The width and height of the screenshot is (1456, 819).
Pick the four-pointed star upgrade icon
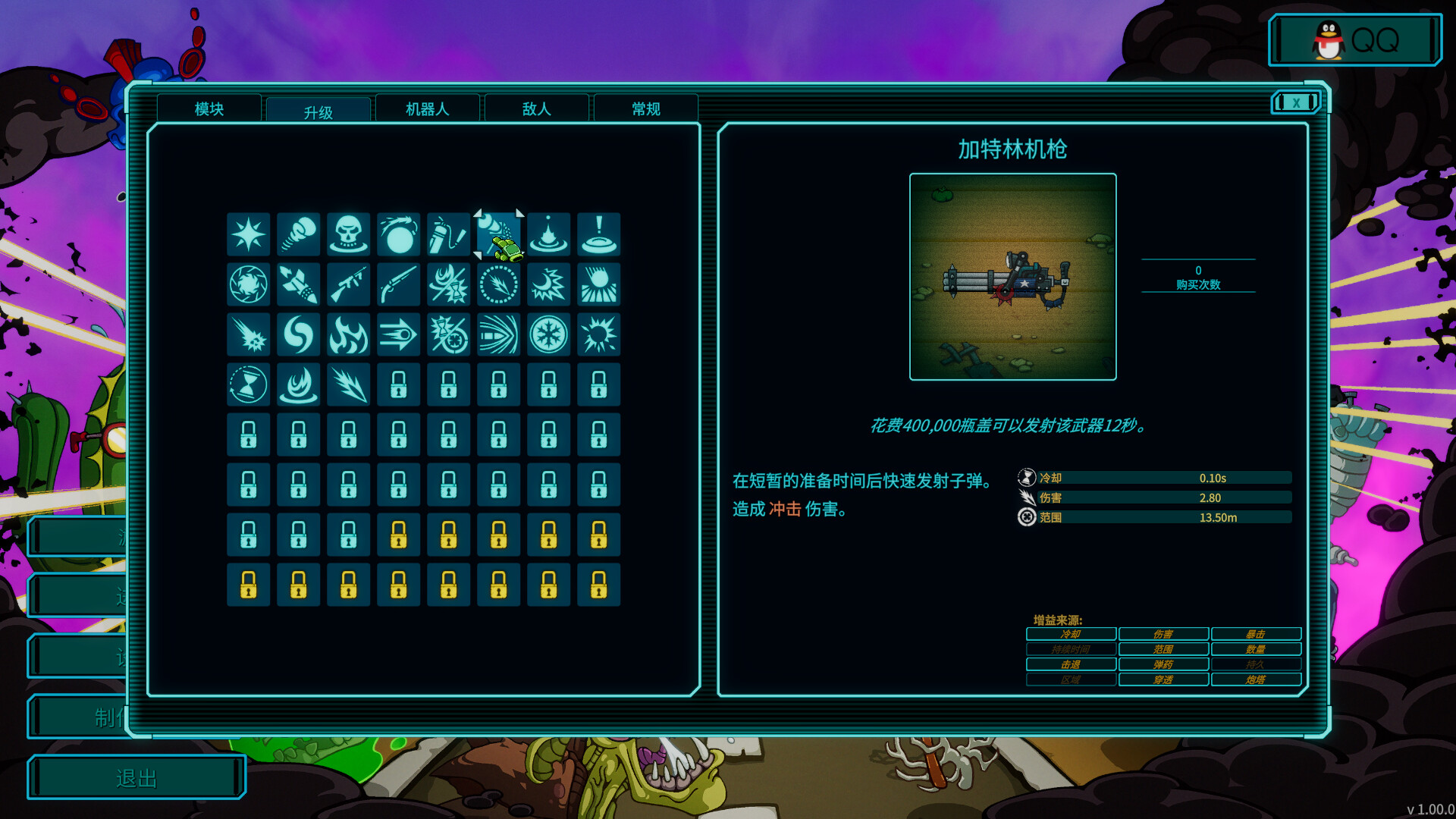click(248, 234)
